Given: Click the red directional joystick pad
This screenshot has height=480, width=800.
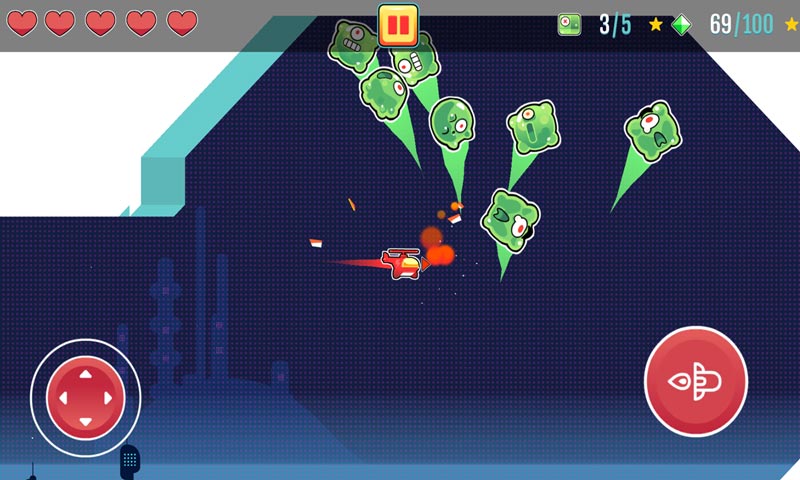Looking at the screenshot, I should pyautogui.click(x=85, y=397).
